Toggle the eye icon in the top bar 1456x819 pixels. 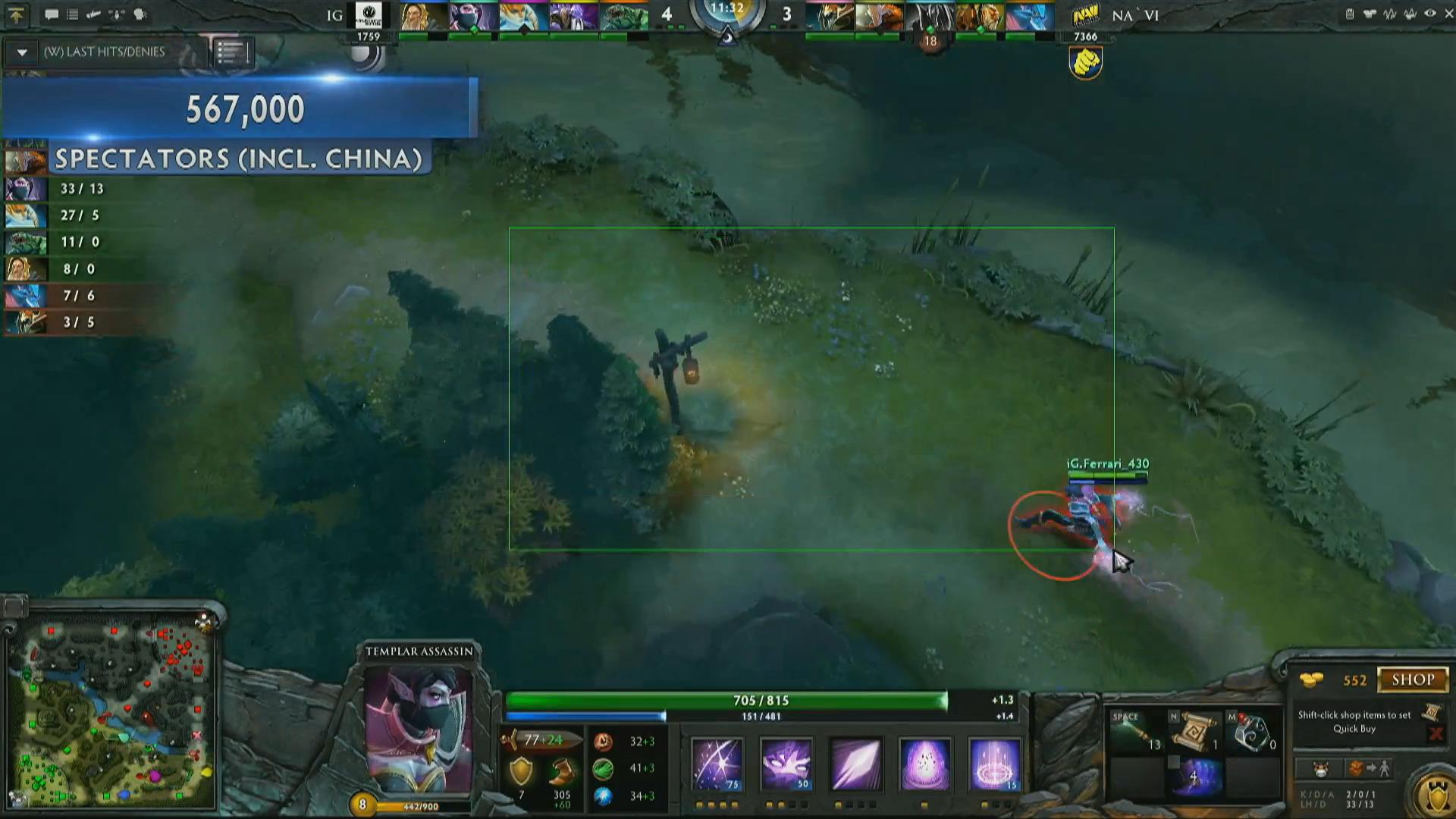pos(1430,14)
